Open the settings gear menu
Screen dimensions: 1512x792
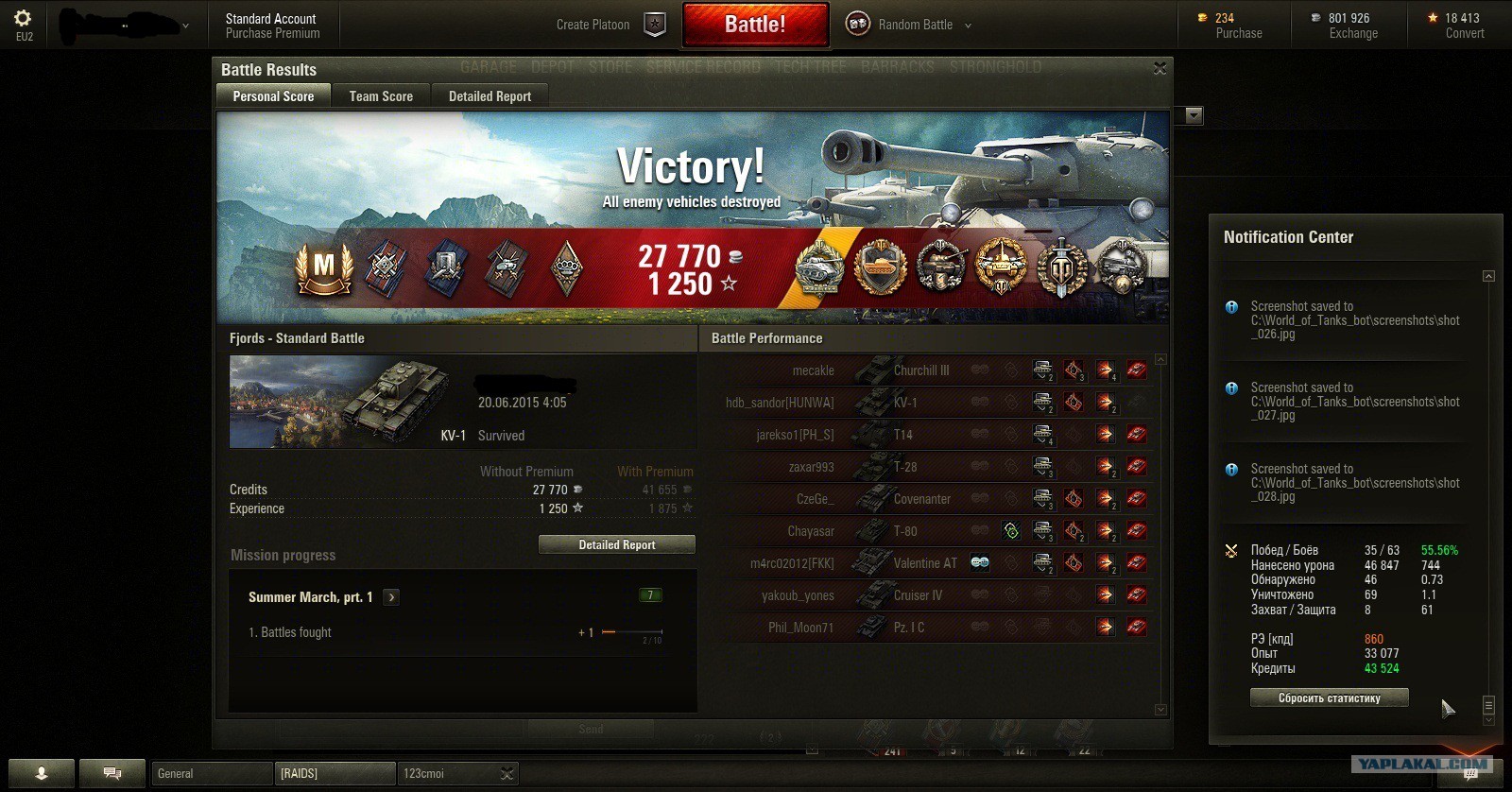point(24,18)
